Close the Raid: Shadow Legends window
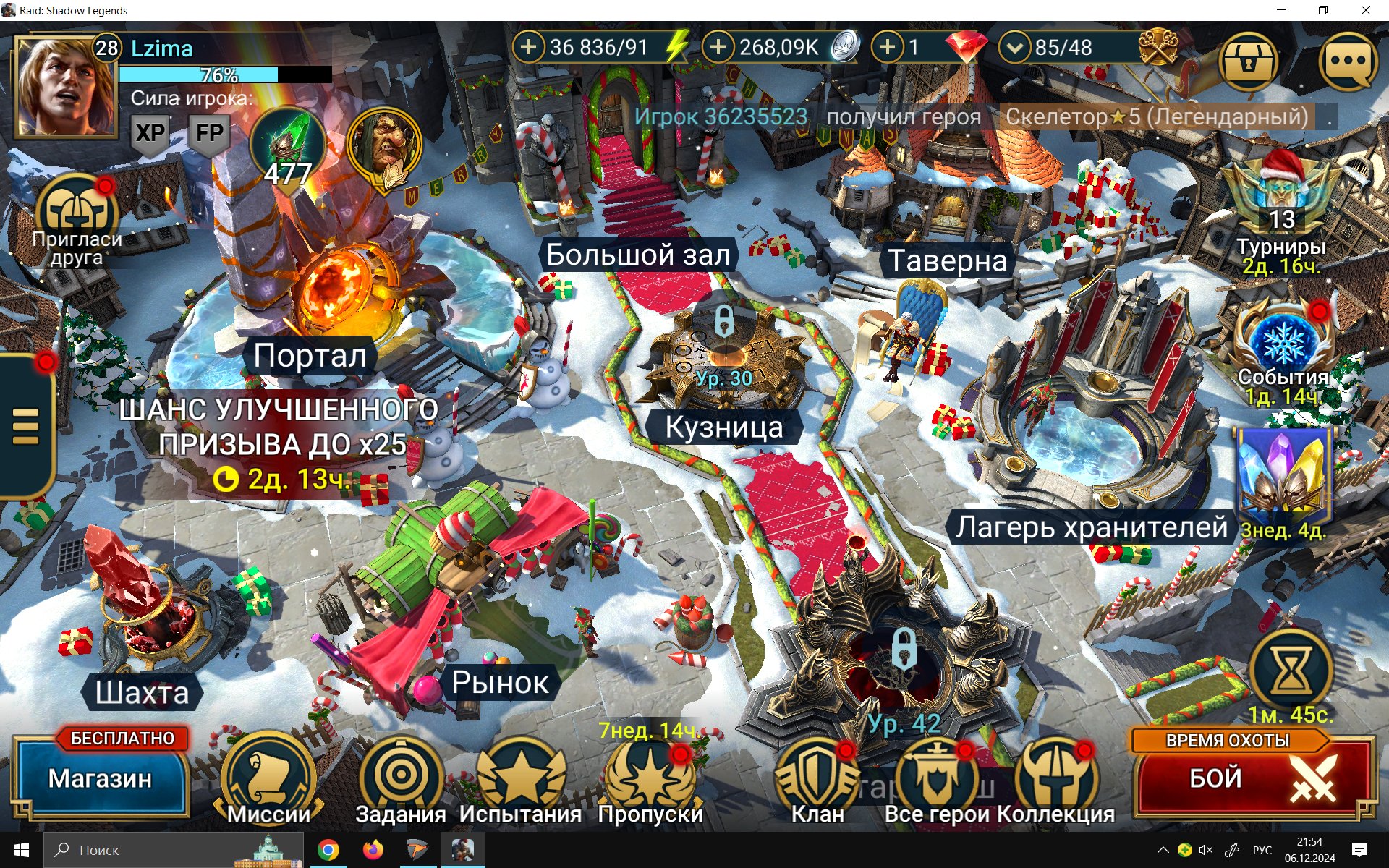This screenshot has width=1389, height=868. click(1365, 10)
